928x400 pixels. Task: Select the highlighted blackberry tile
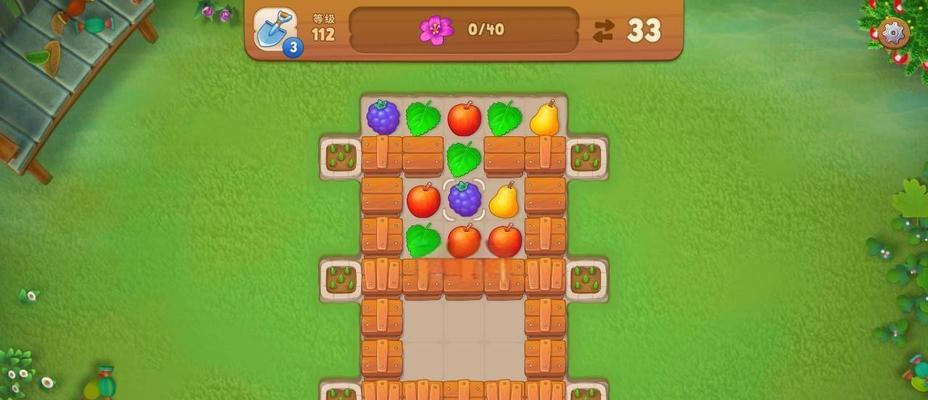click(464, 199)
